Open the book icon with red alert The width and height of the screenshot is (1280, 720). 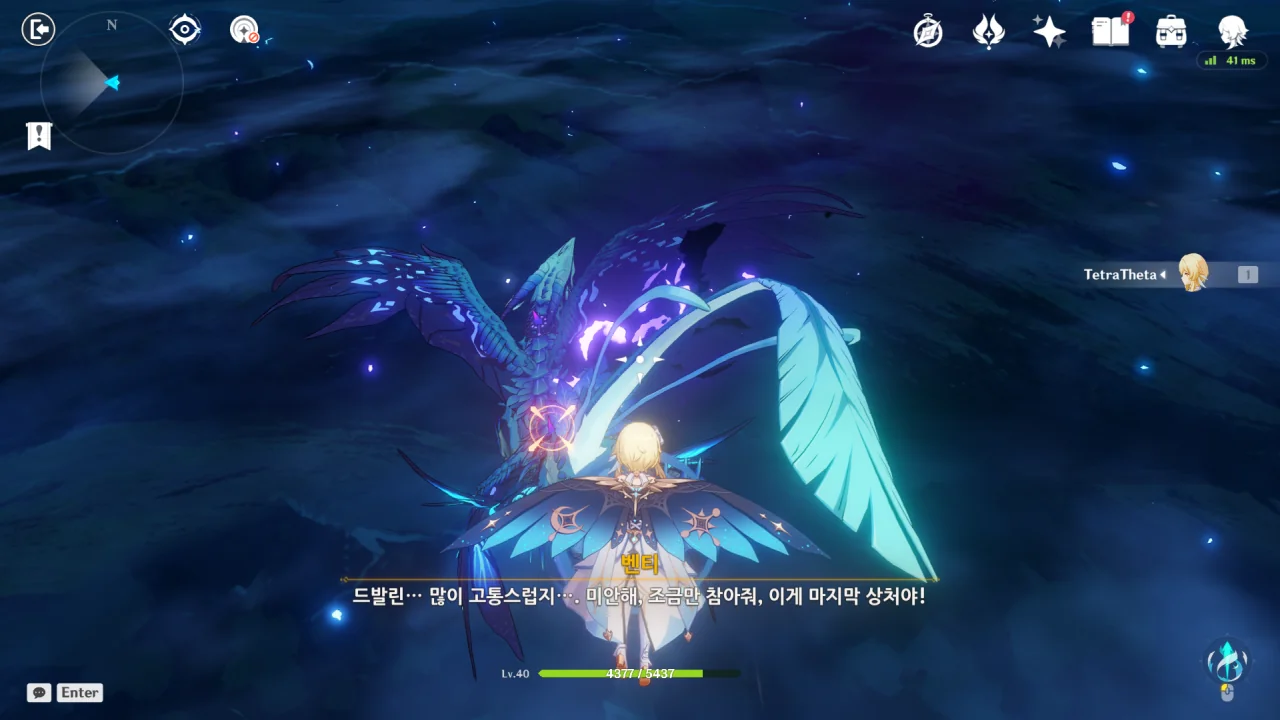[x=1110, y=32]
